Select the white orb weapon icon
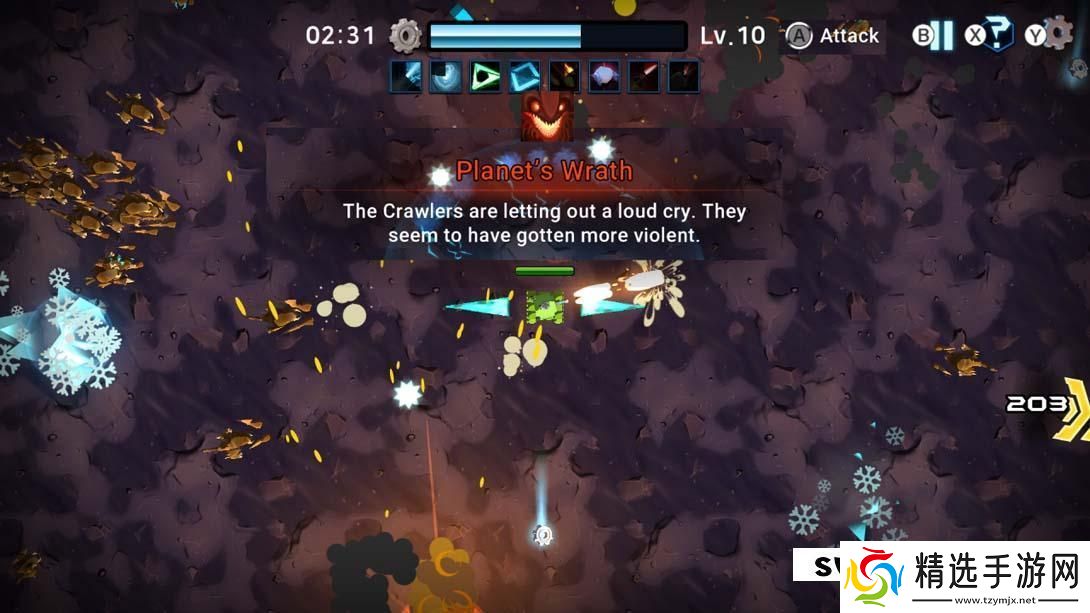 pos(604,76)
